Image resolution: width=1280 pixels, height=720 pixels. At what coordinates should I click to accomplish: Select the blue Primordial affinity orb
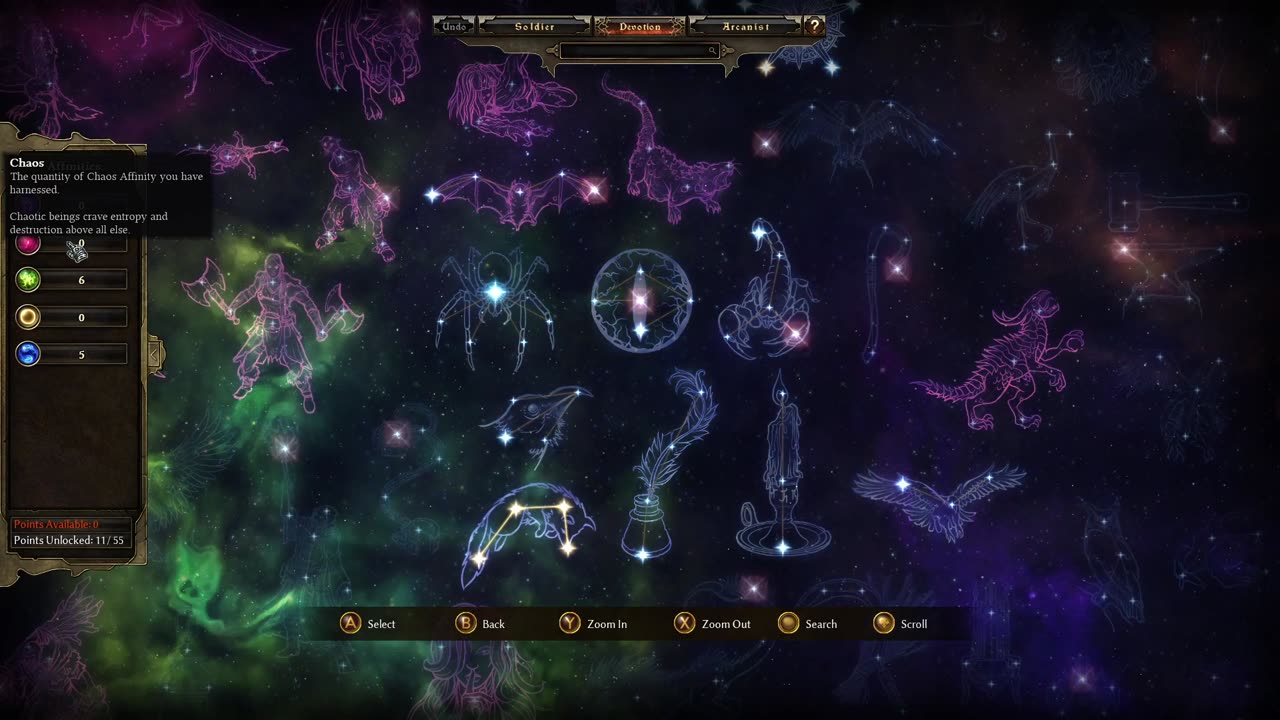click(28, 353)
